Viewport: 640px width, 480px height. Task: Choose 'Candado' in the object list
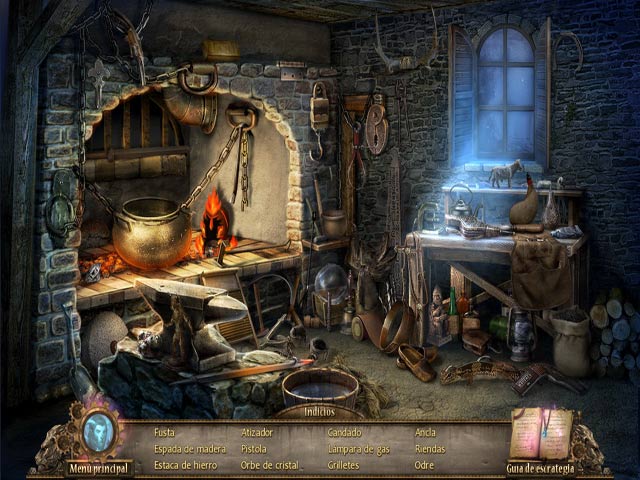346,433
